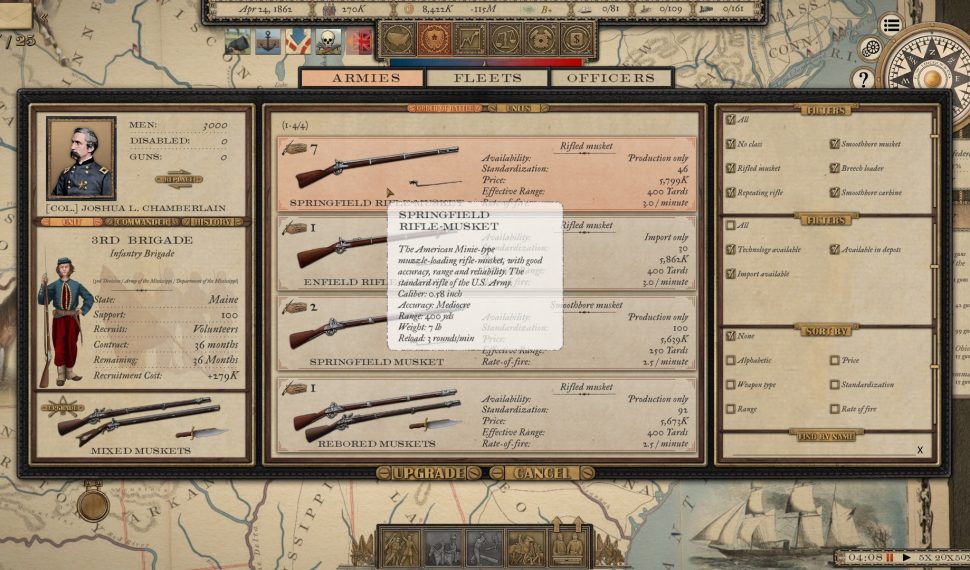Viewport: 970px width, 570px height.
Task: Sort weapons by Standardization
Action: (834, 384)
